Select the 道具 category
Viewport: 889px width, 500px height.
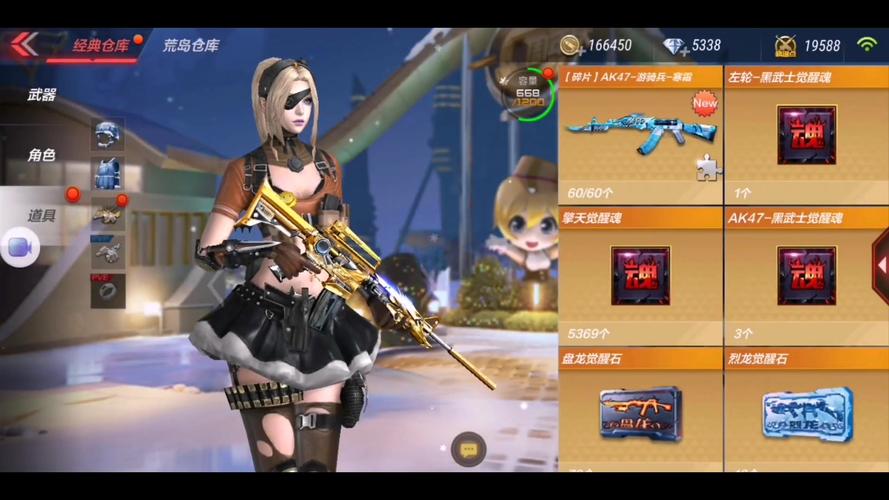coord(42,215)
